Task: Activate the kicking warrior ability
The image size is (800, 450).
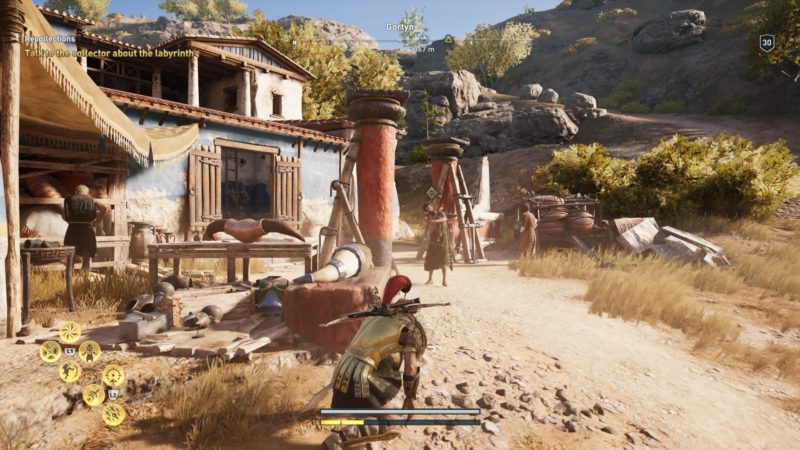Action: click(70, 371)
